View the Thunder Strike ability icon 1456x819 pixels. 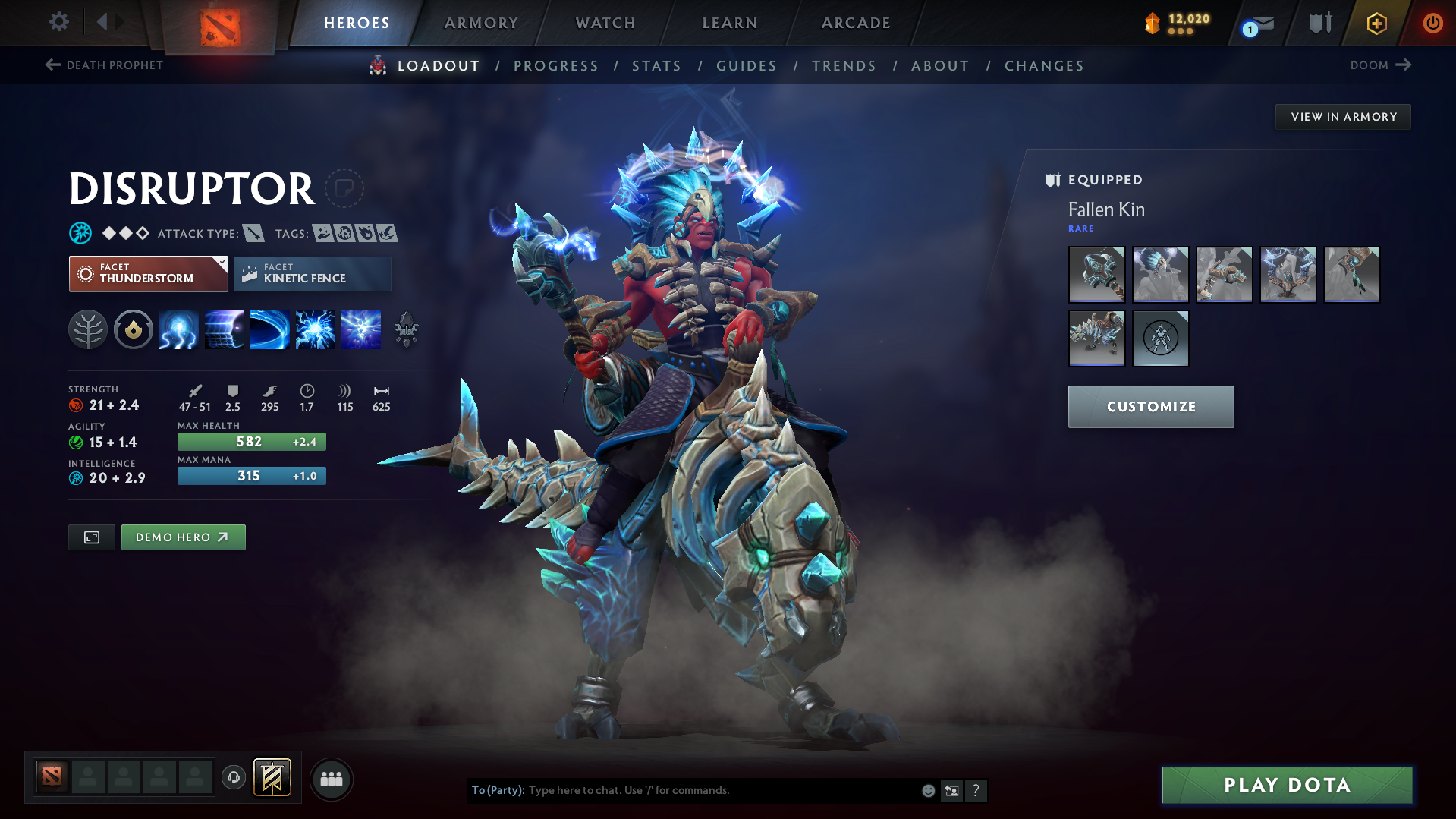(x=178, y=329)
